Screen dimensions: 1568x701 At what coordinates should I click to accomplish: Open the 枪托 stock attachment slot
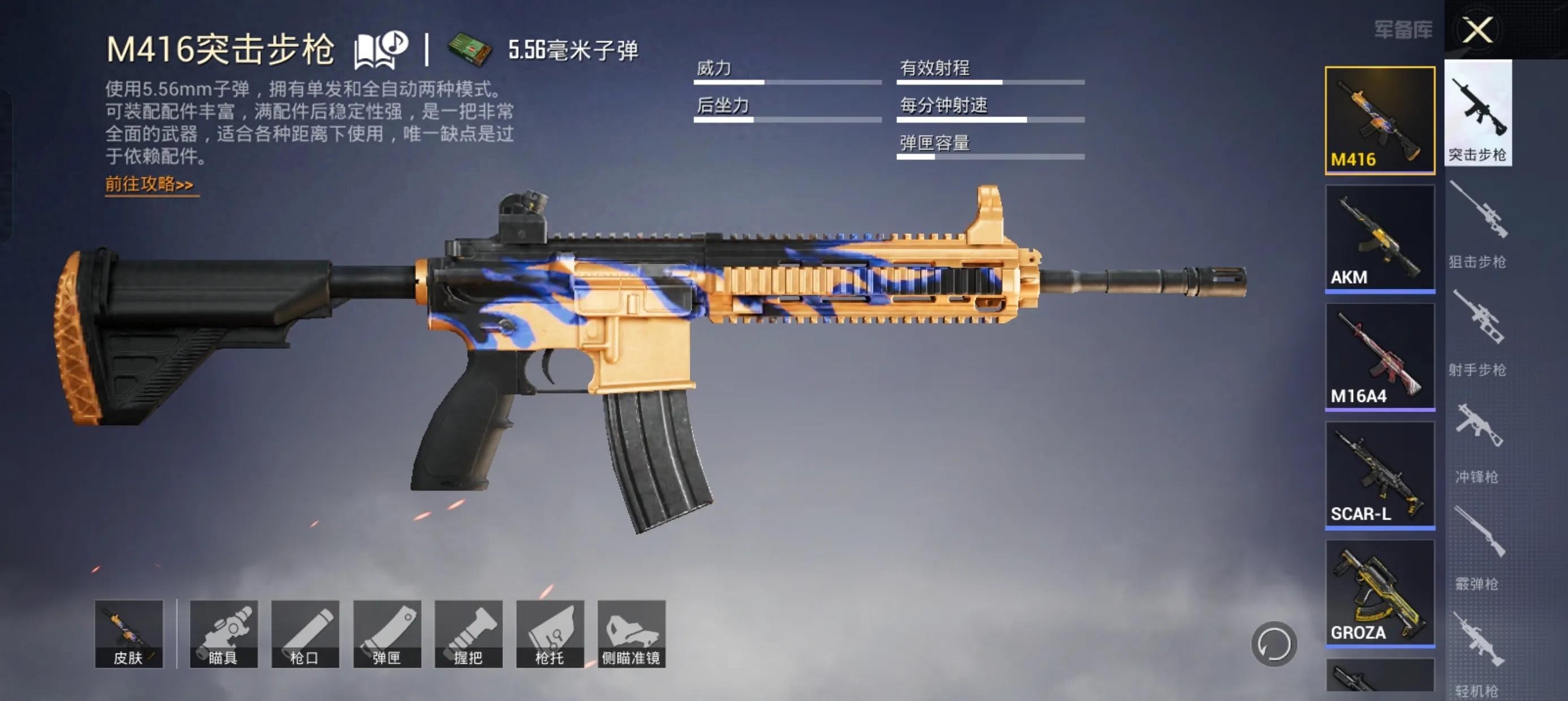(x=550, y=634)
